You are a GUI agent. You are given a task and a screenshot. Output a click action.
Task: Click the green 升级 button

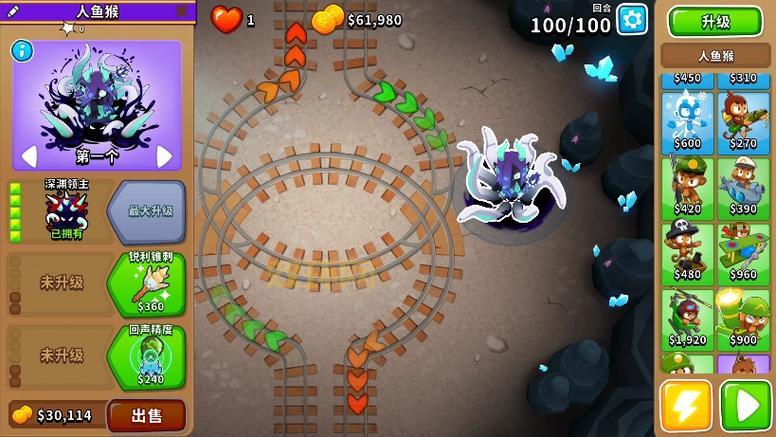714,21
